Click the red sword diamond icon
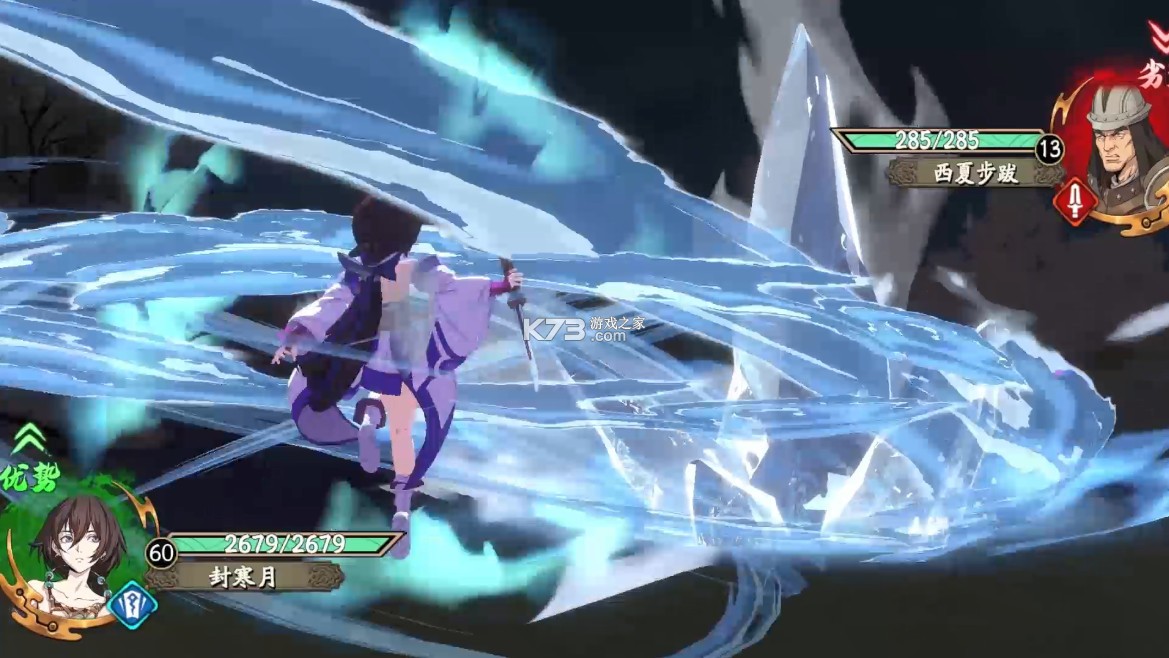Image resolution: width=1169 pixels, height=658 pixels. tap(1074, 201)
